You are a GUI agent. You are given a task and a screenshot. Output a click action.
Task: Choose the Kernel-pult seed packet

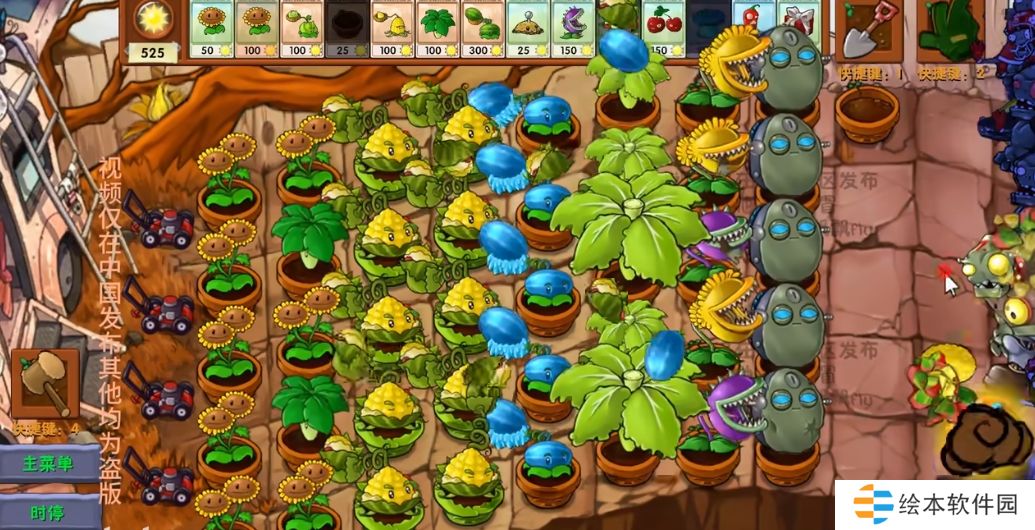coord(391,29)
